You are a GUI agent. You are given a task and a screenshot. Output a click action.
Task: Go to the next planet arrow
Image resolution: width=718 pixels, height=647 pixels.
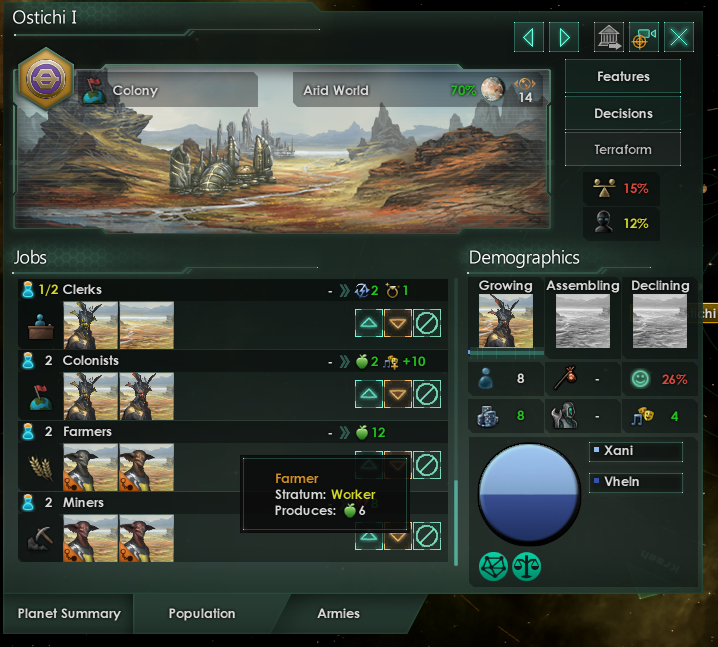tap(565, 38)
